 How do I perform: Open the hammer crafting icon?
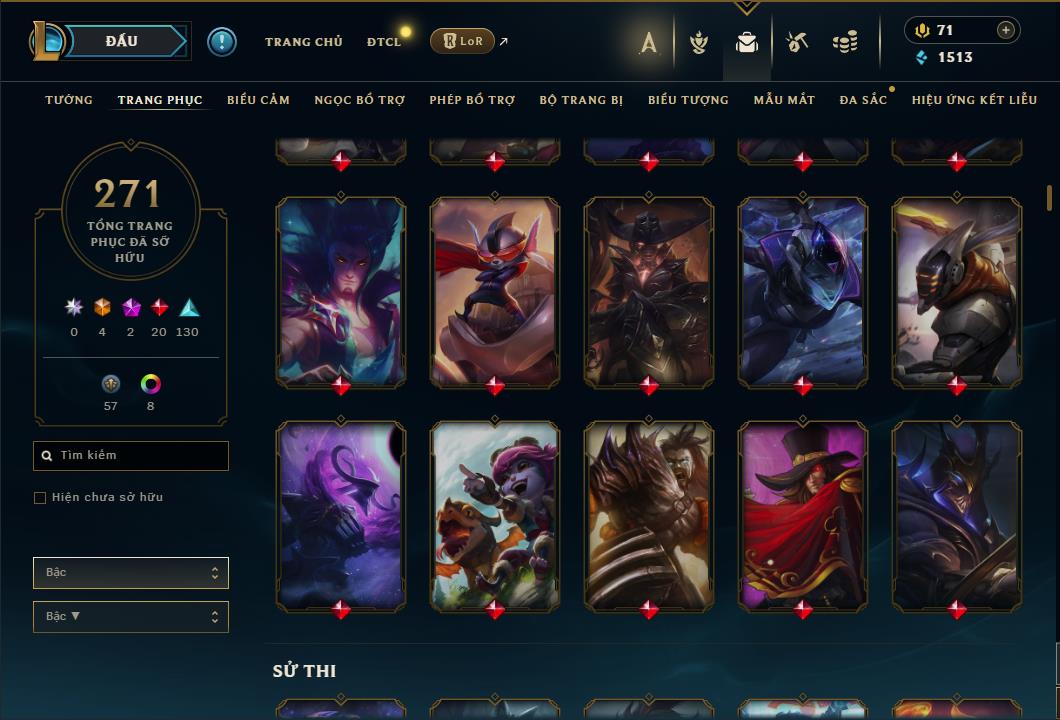(796, 42)
